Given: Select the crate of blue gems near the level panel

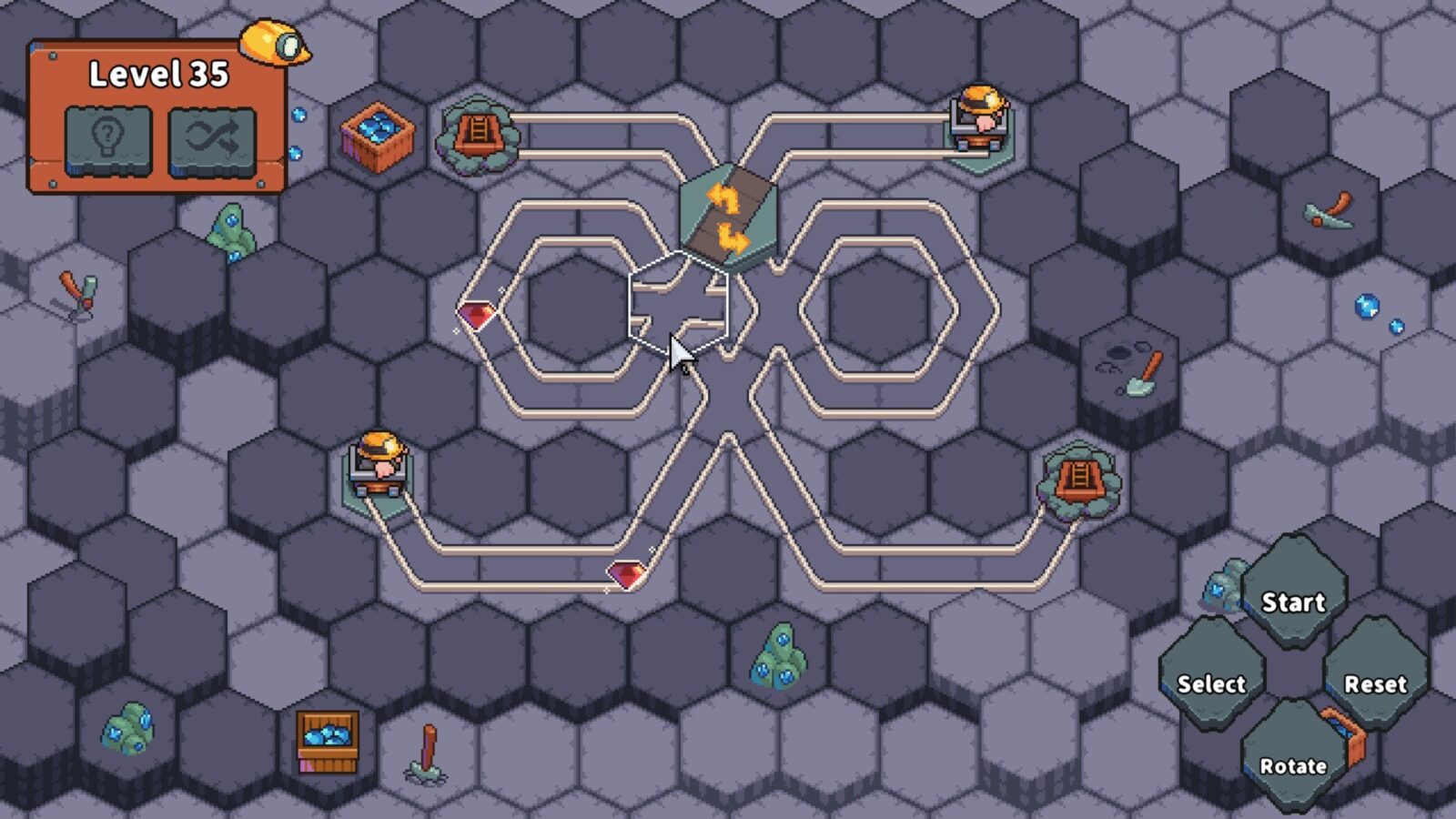Looking at the screenshot, I should [x=377, y=135].
